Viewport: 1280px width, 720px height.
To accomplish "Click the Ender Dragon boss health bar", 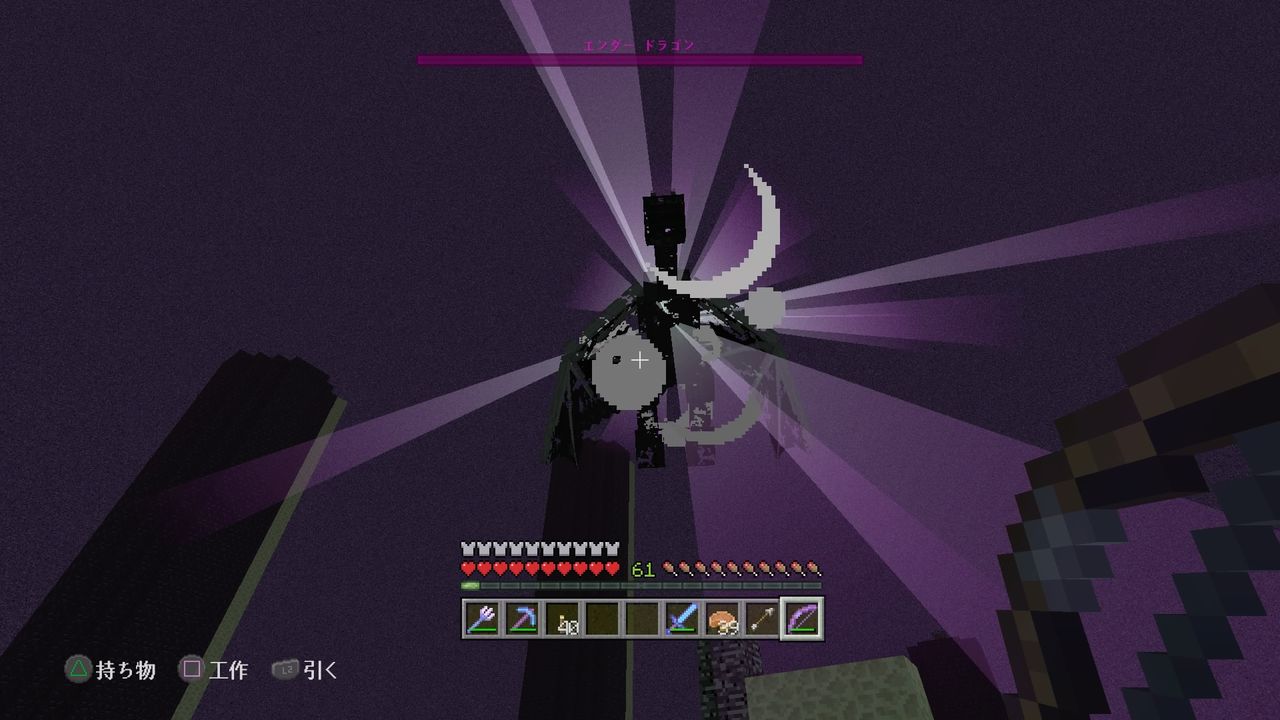I will point(640,59).
